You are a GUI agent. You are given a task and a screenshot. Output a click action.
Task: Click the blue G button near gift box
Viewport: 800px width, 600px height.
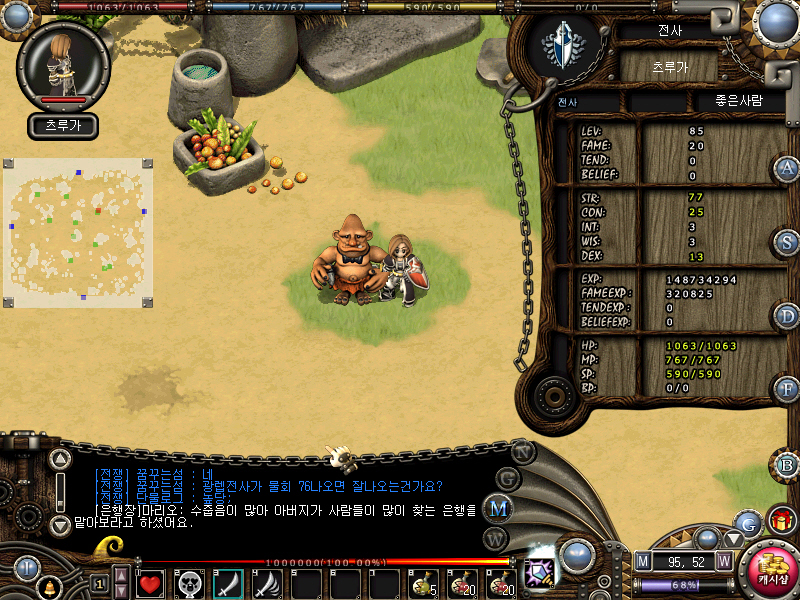747,521
